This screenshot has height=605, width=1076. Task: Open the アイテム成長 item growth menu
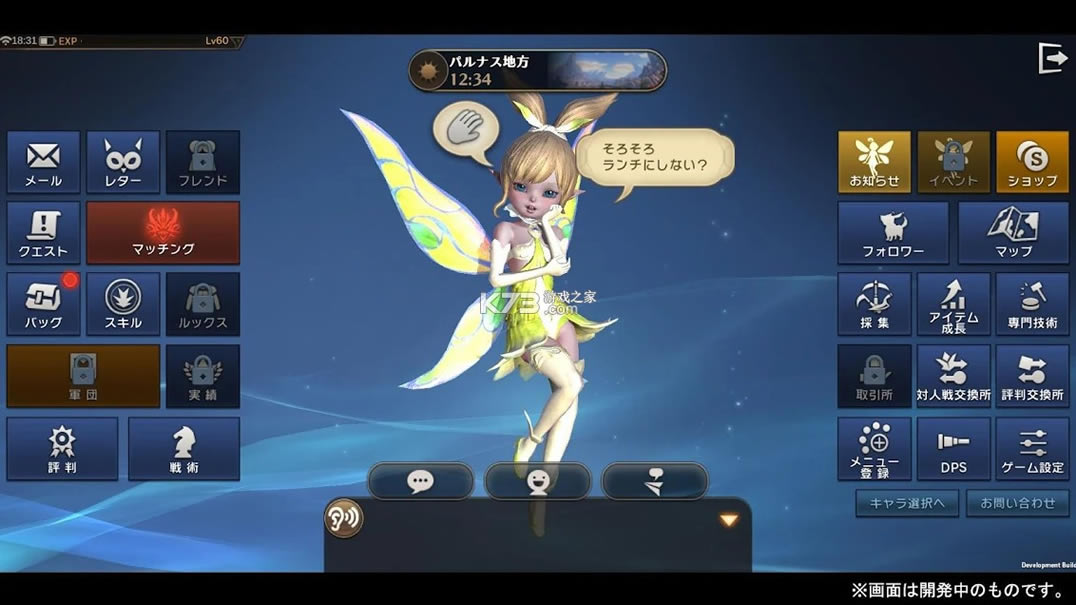(x=953, y=304)
